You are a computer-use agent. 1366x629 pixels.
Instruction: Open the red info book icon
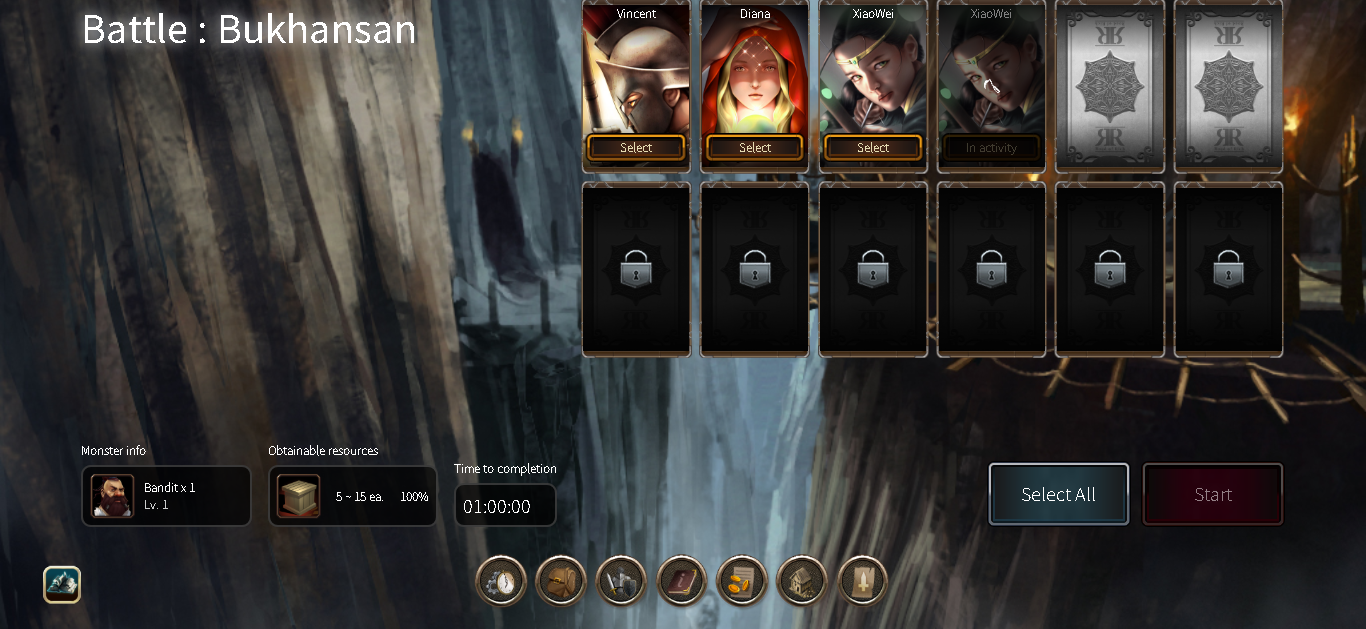[682, 581]
